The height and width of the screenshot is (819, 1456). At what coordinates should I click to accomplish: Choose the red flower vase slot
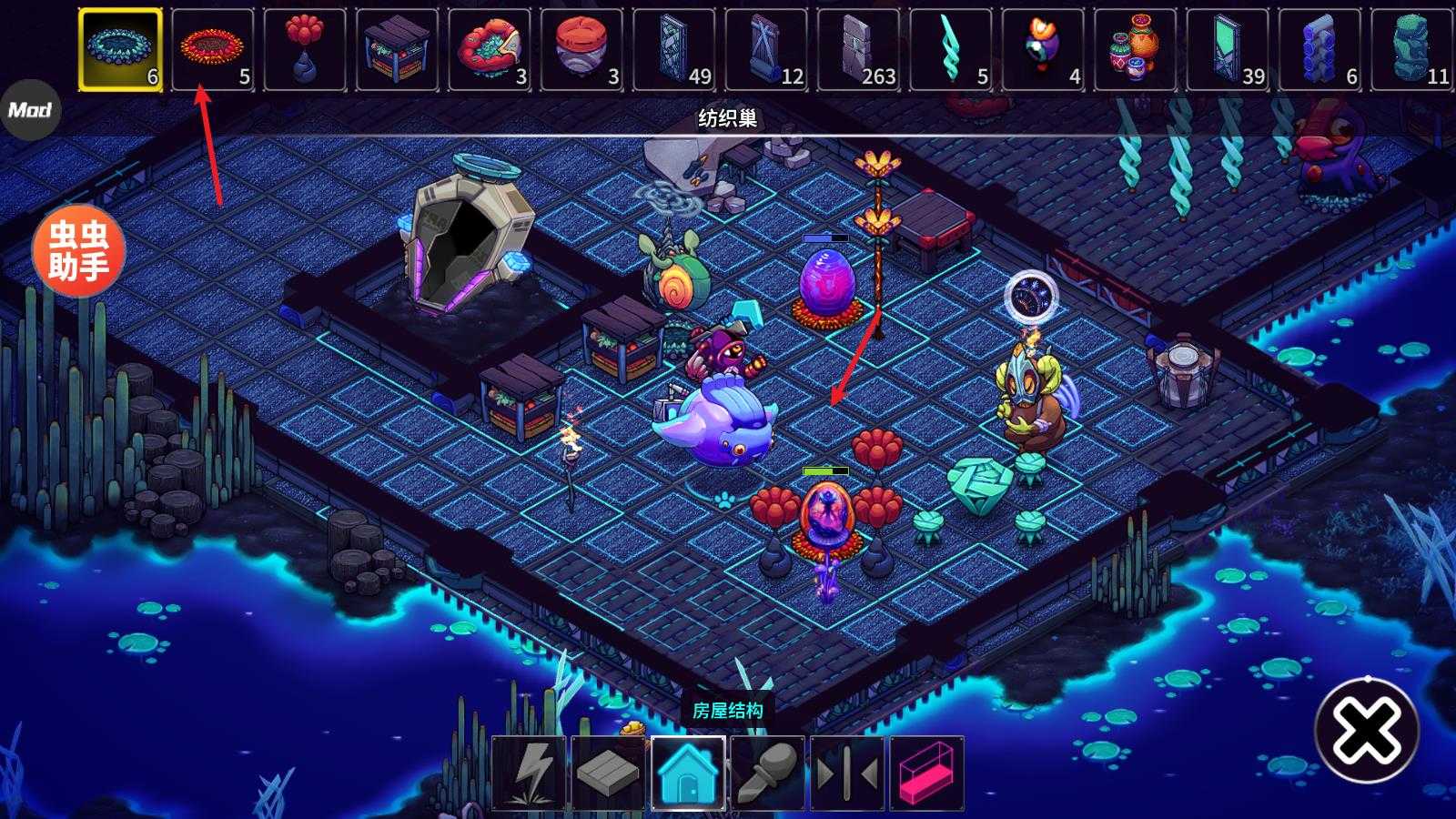305,49
